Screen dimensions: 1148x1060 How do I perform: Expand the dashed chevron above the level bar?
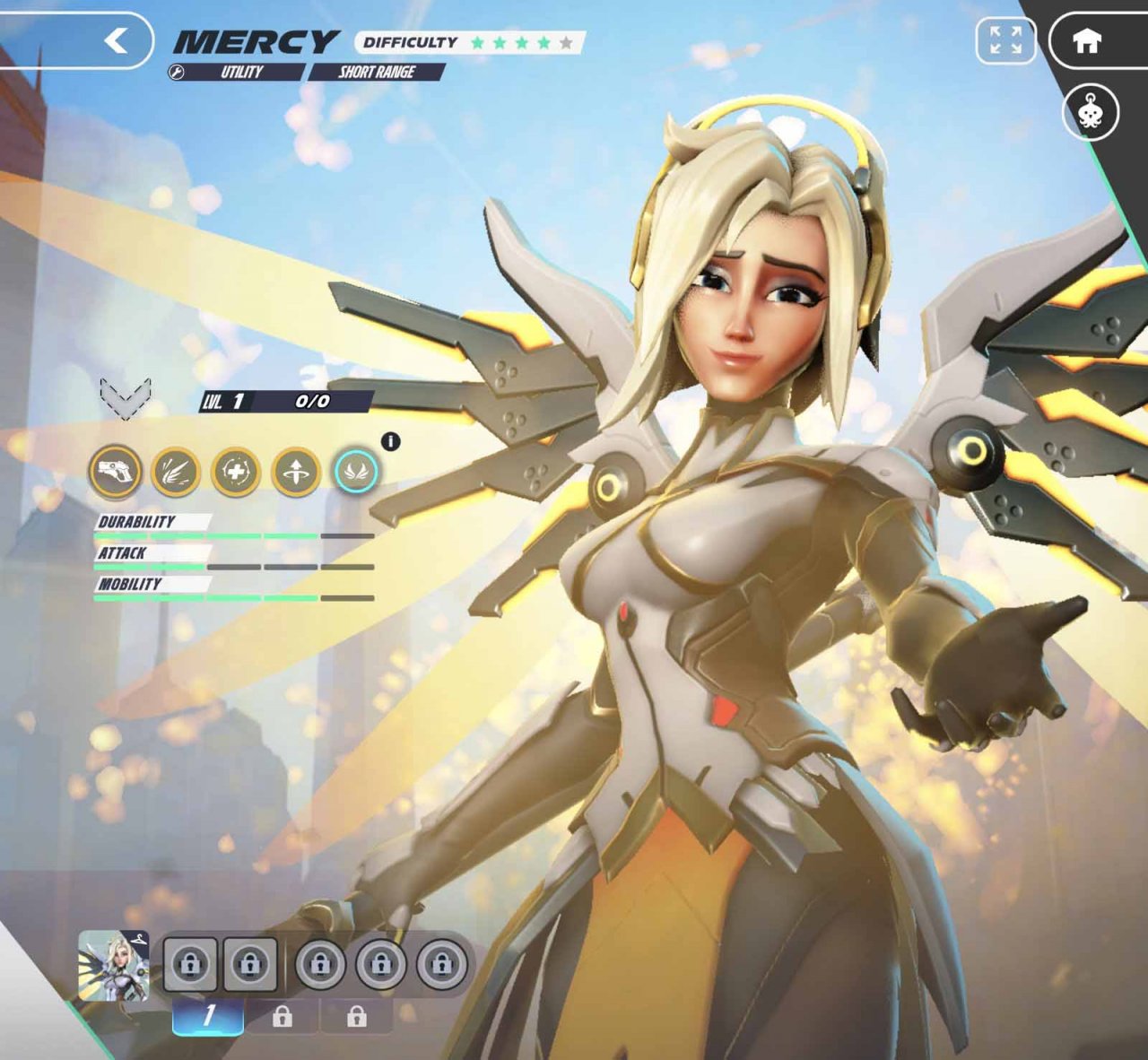click(x=126, y=397)
